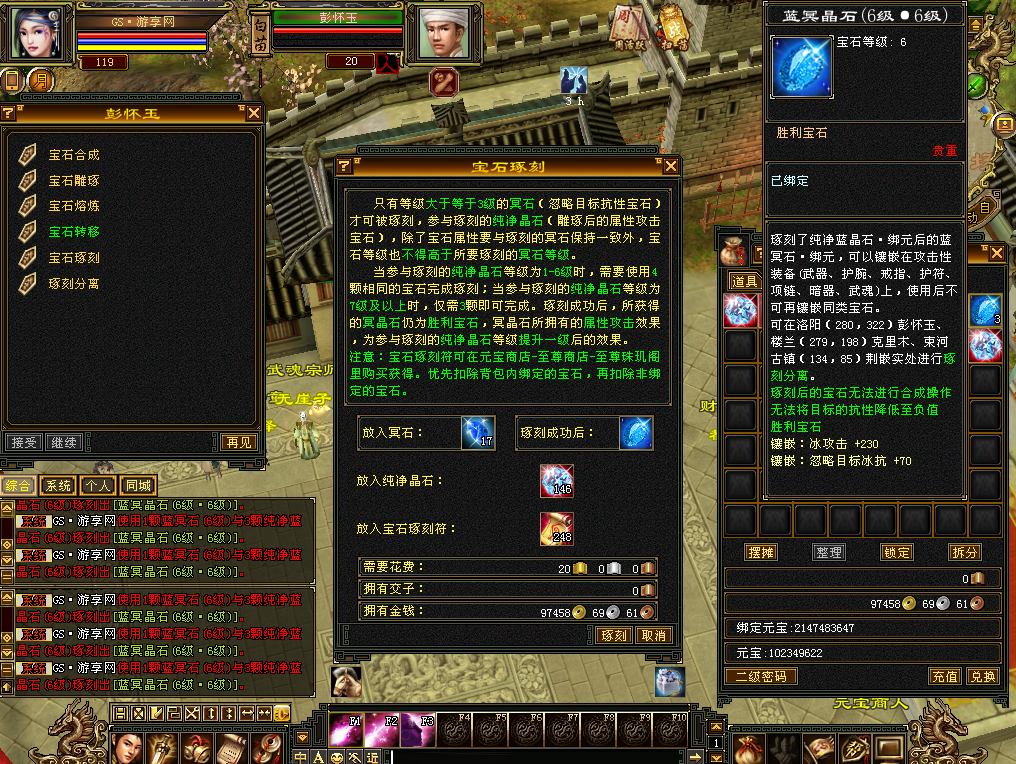The height and width of the screenshot is (764, 1016).
Task: Open the 宝石熔炼 option
Action: coord(74,206)
